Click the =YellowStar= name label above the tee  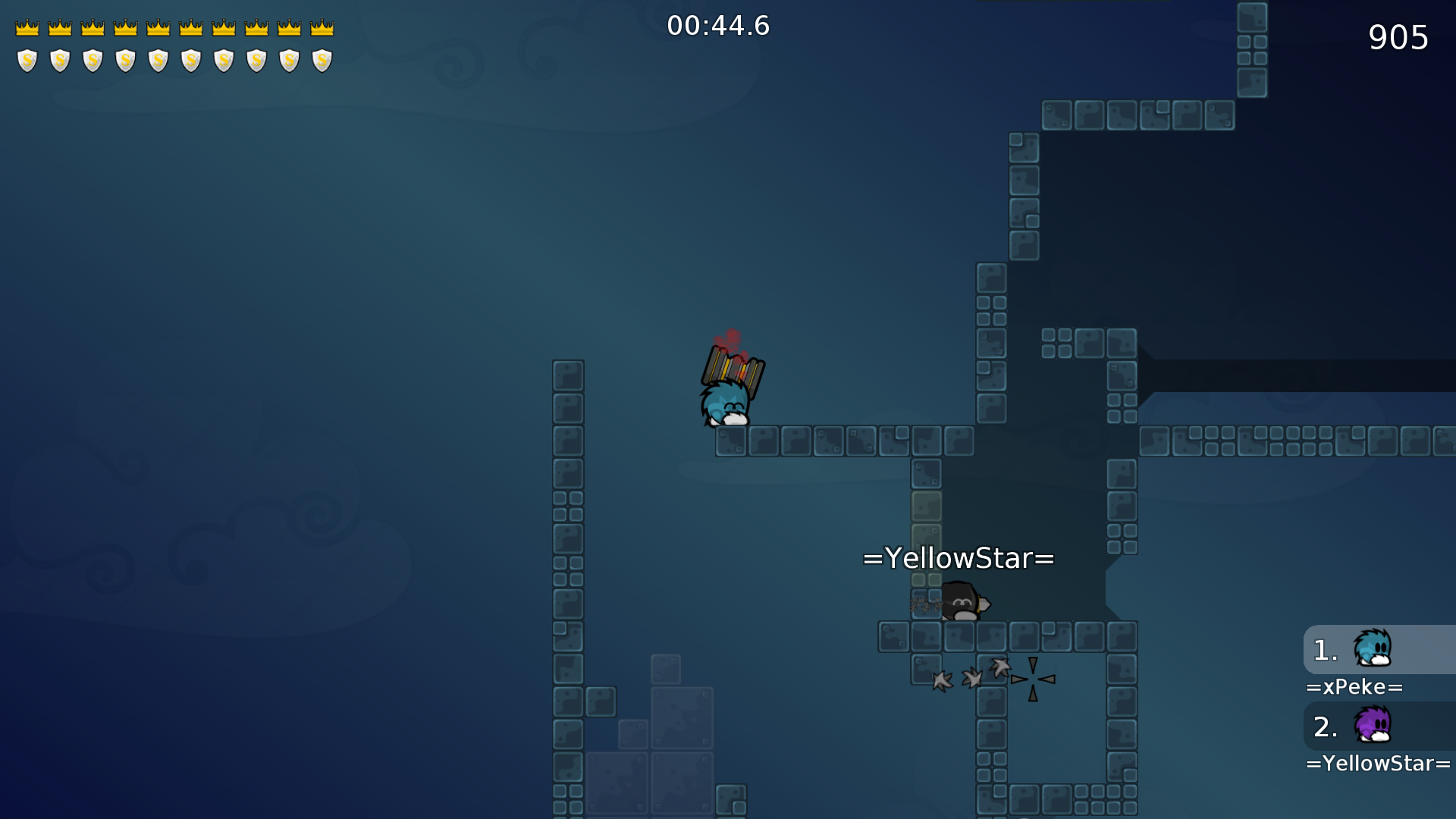[x=958, y=558]
